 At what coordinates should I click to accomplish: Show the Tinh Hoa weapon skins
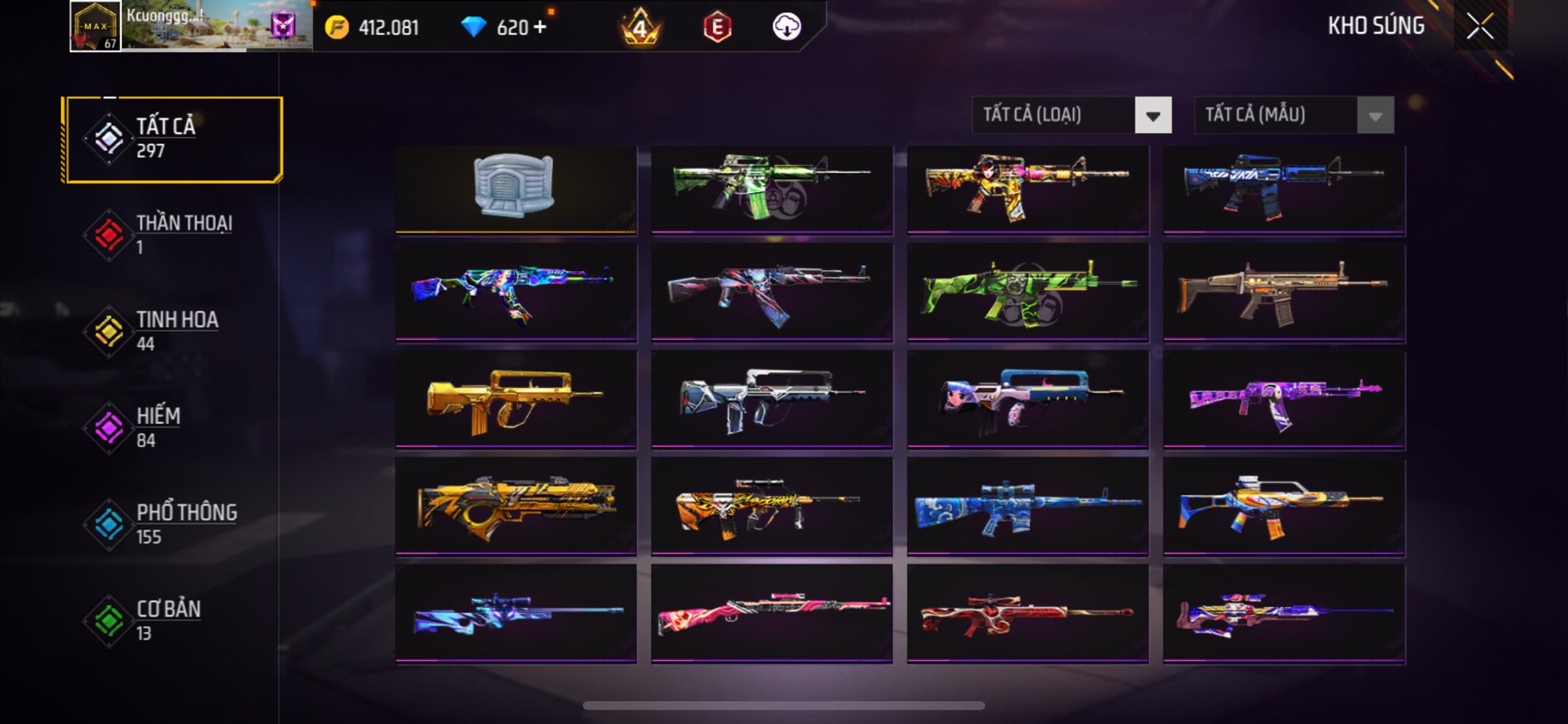(x=174, y=331)
